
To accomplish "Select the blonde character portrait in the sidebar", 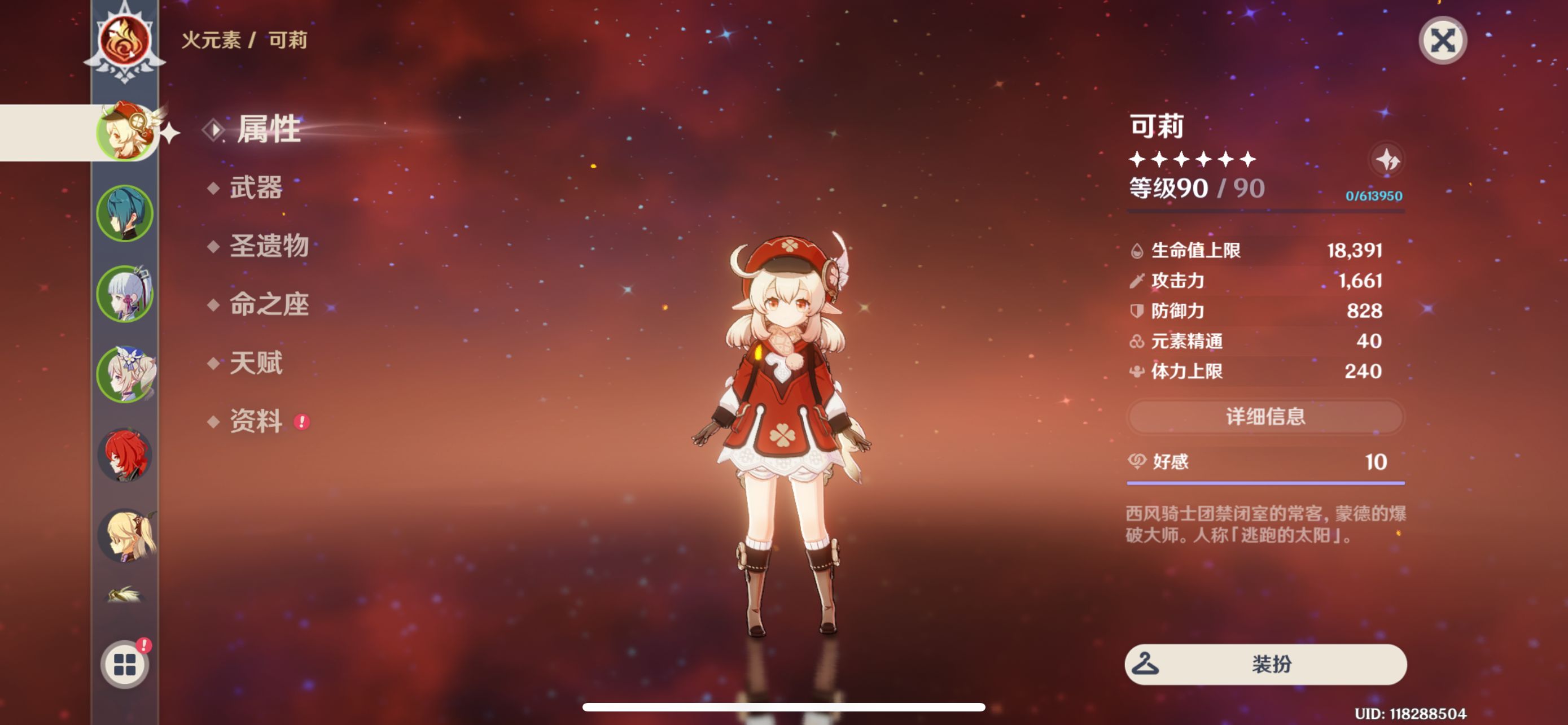I will [124, 538].
